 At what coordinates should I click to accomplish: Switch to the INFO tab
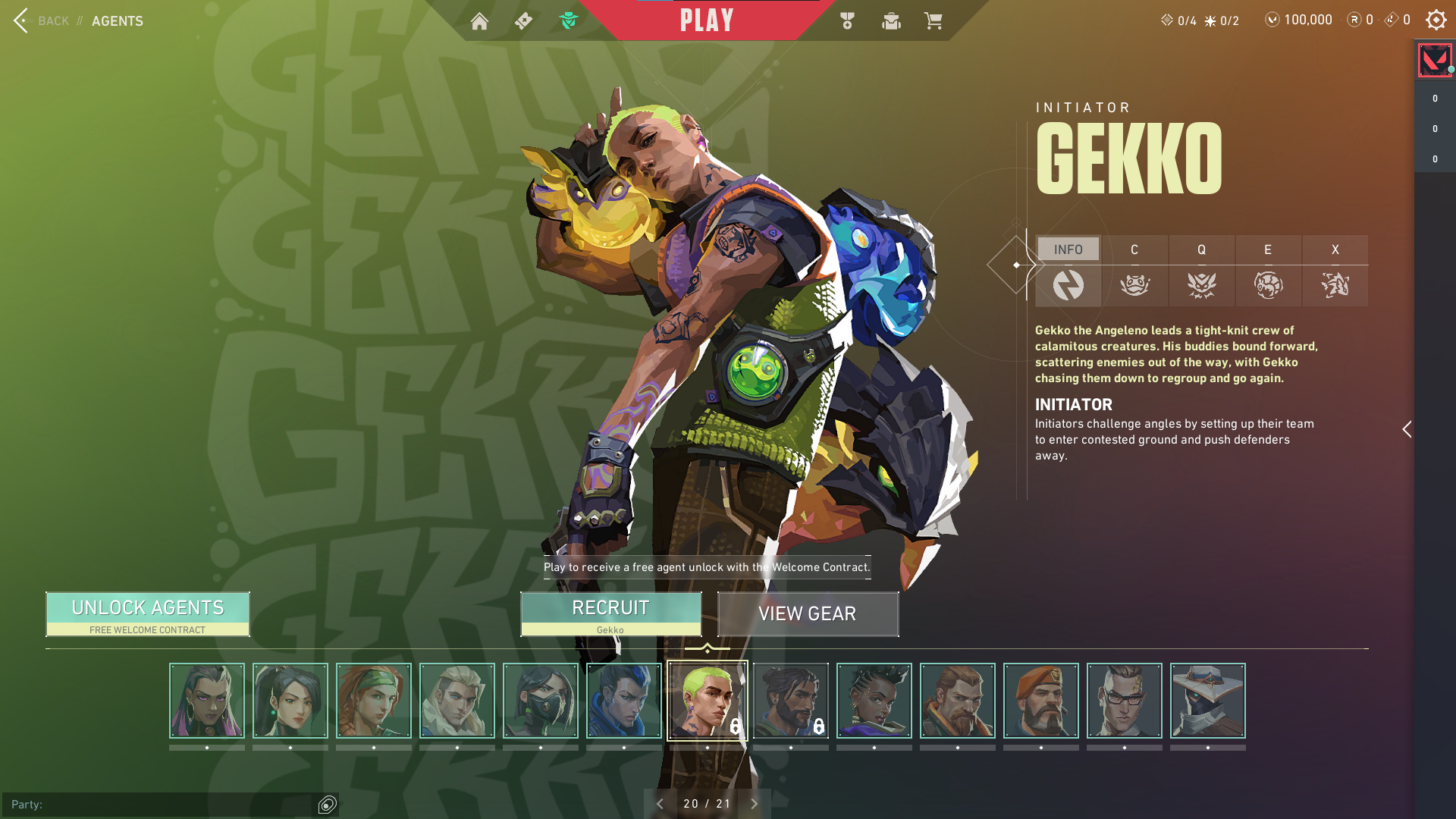(1068, 249)
